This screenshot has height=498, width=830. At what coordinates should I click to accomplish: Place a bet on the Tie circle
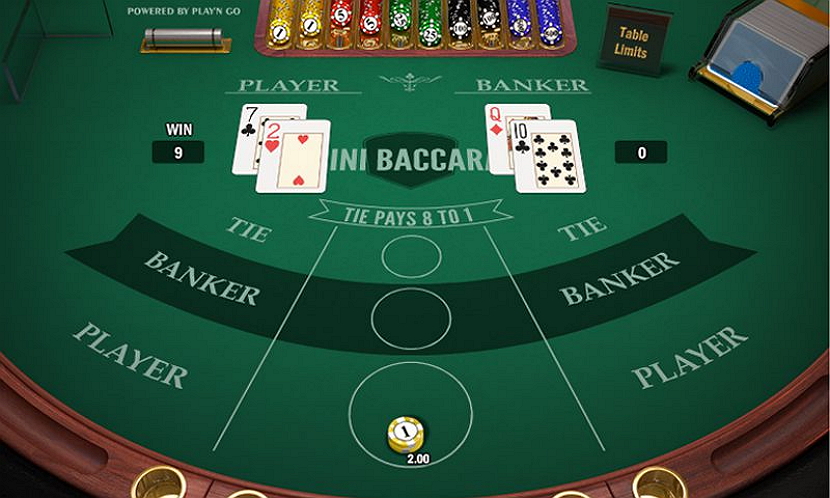pyautogui.click(x=411, y=256)
